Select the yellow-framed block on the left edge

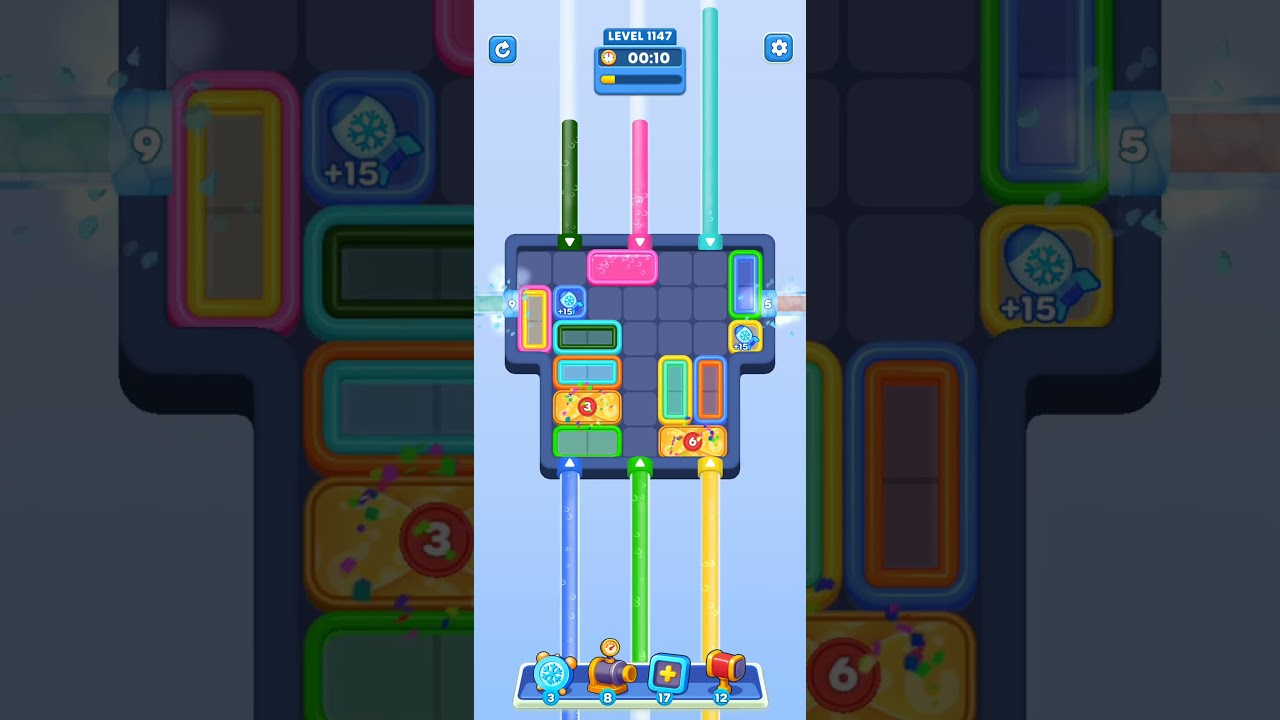[x=534, y=319]
